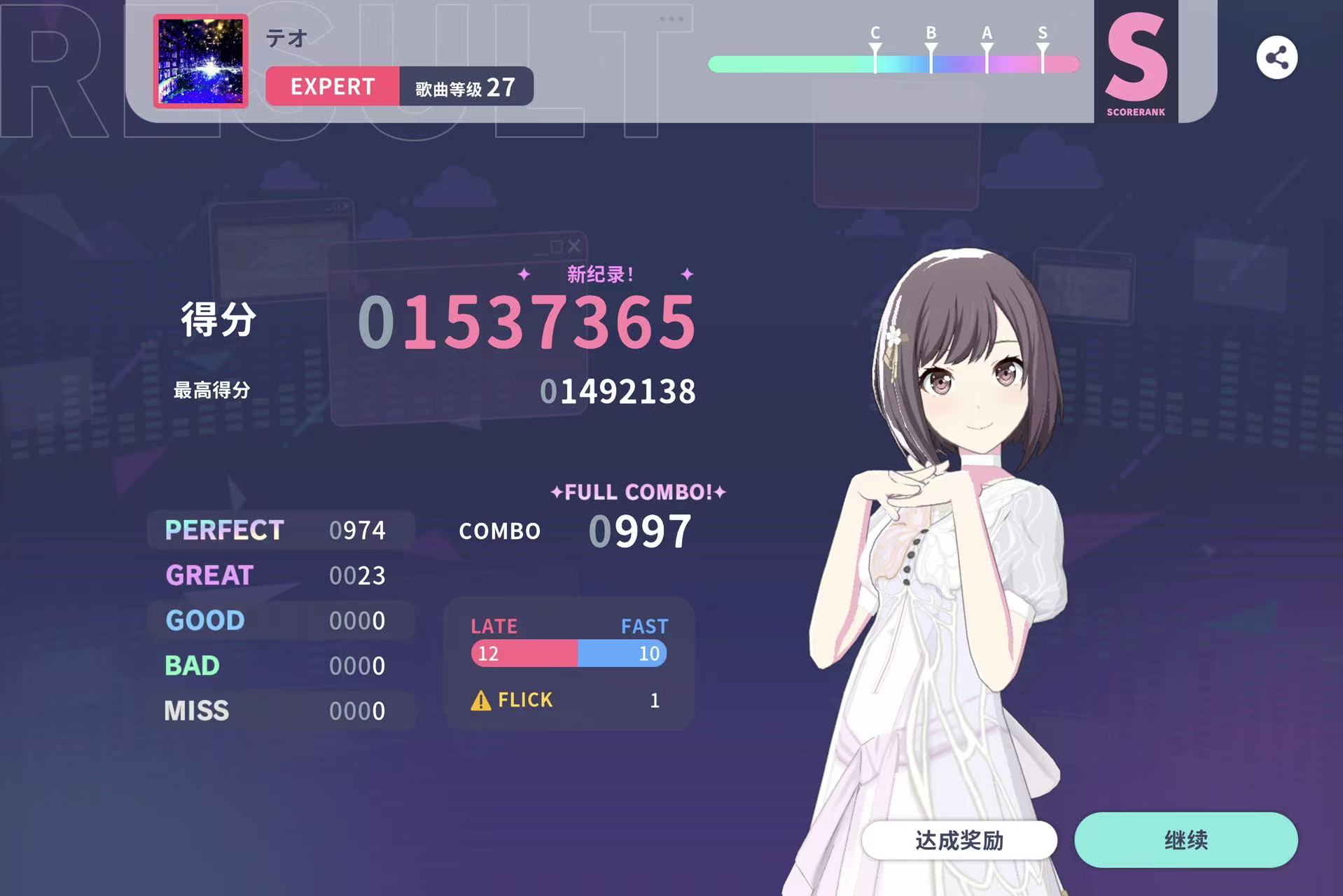This screenshot has width=1343, height=896.
Task: Click the score rank progress gauge
Action: coord(893,64)
